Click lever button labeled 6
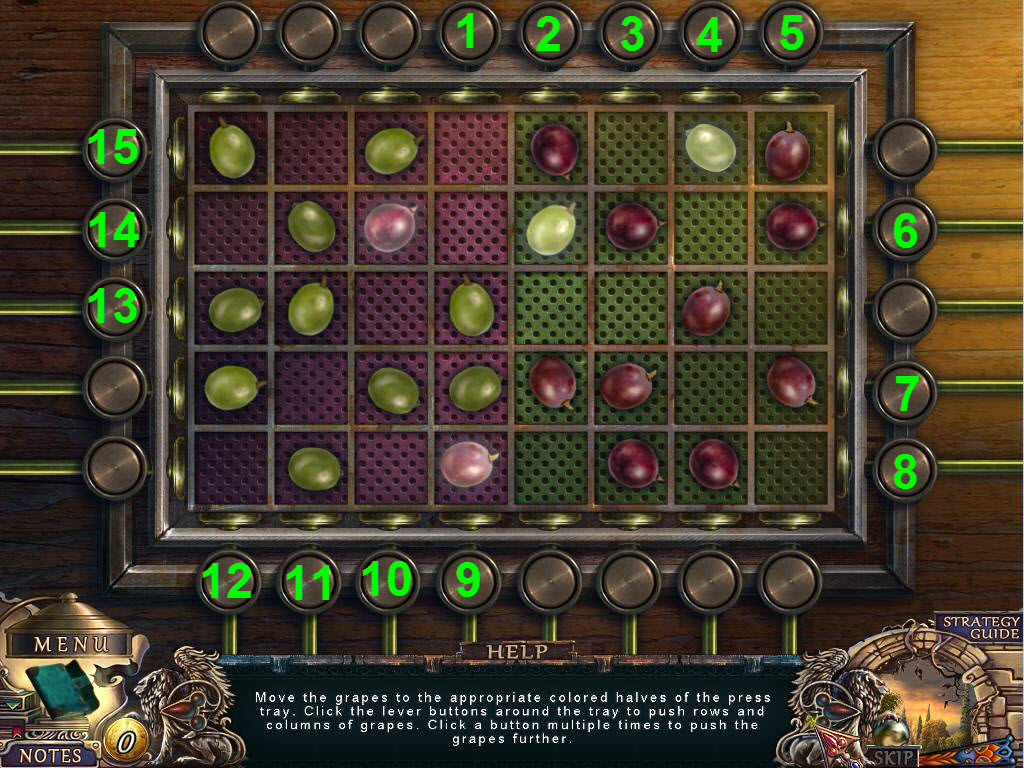This screenshot has height=768, width=1024. 905,230
